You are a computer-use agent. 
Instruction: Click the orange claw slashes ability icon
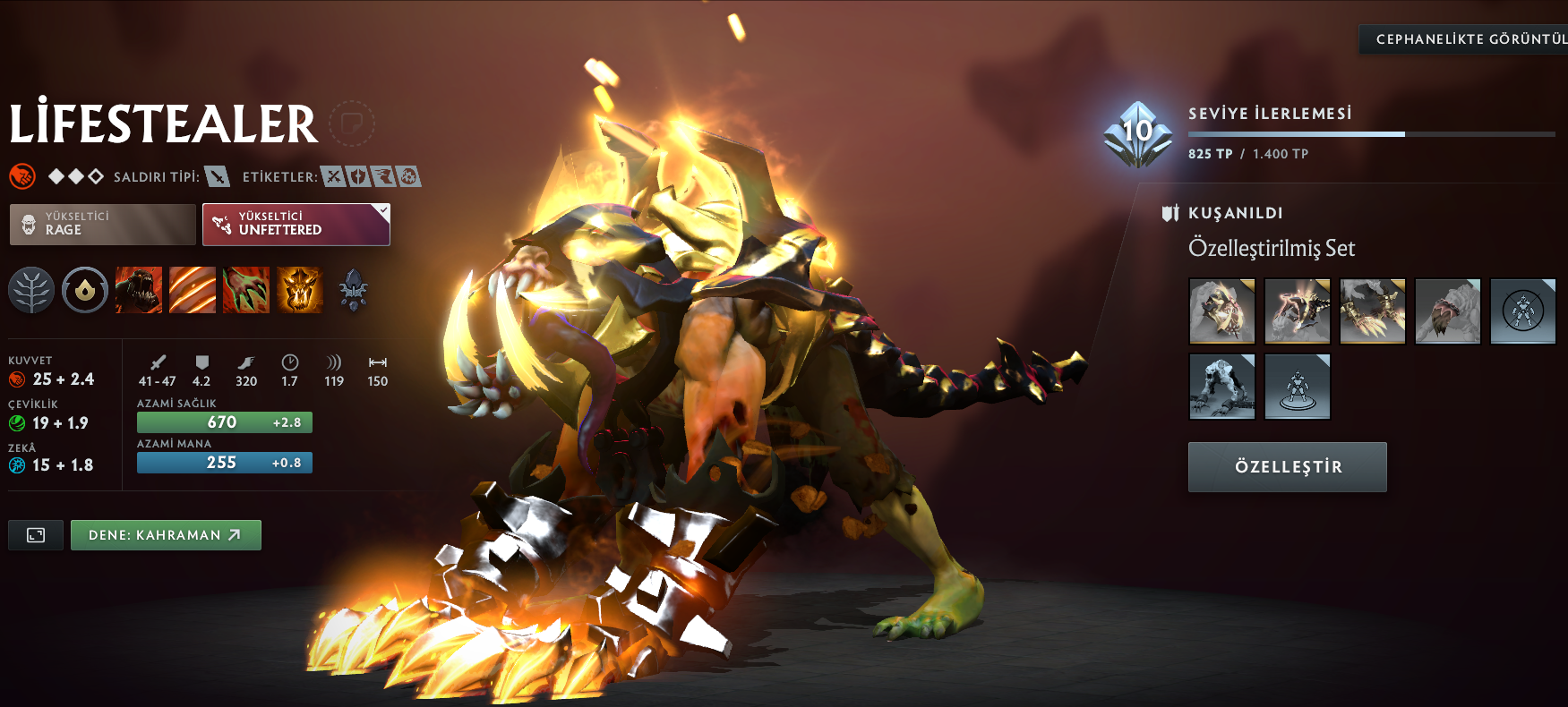pyautogui.click(x=193, y=290)
